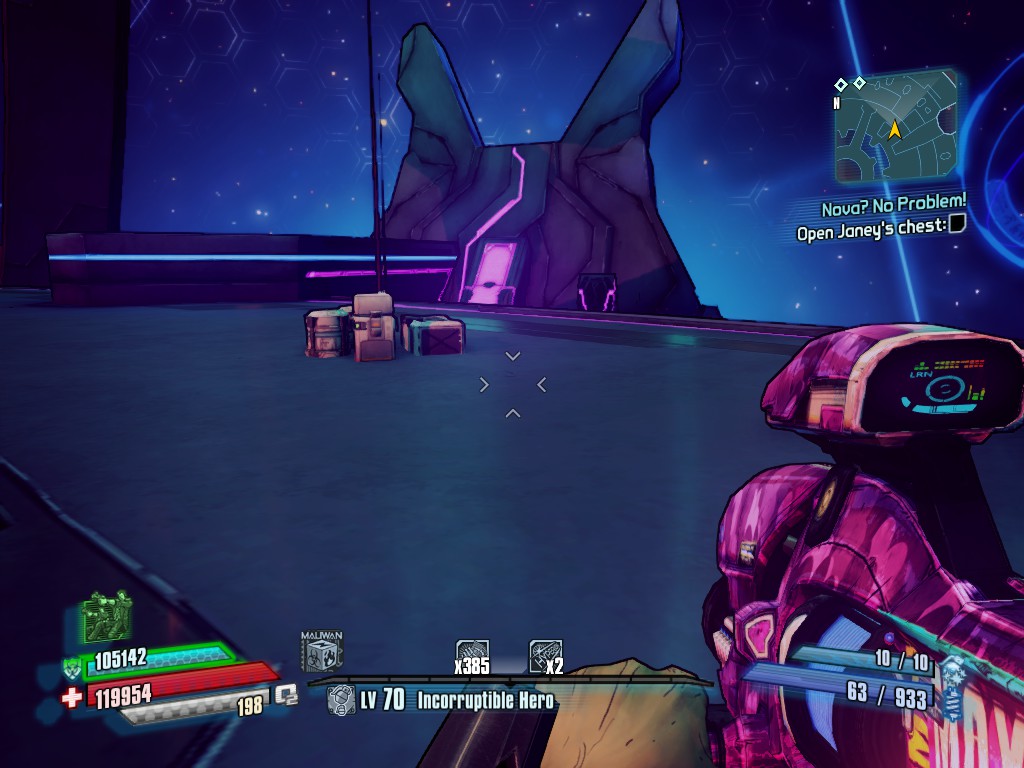The width and height of the screenshot is (1024, 768).
Task: Click the buff icon showing x385
Action: pos(472,652)
